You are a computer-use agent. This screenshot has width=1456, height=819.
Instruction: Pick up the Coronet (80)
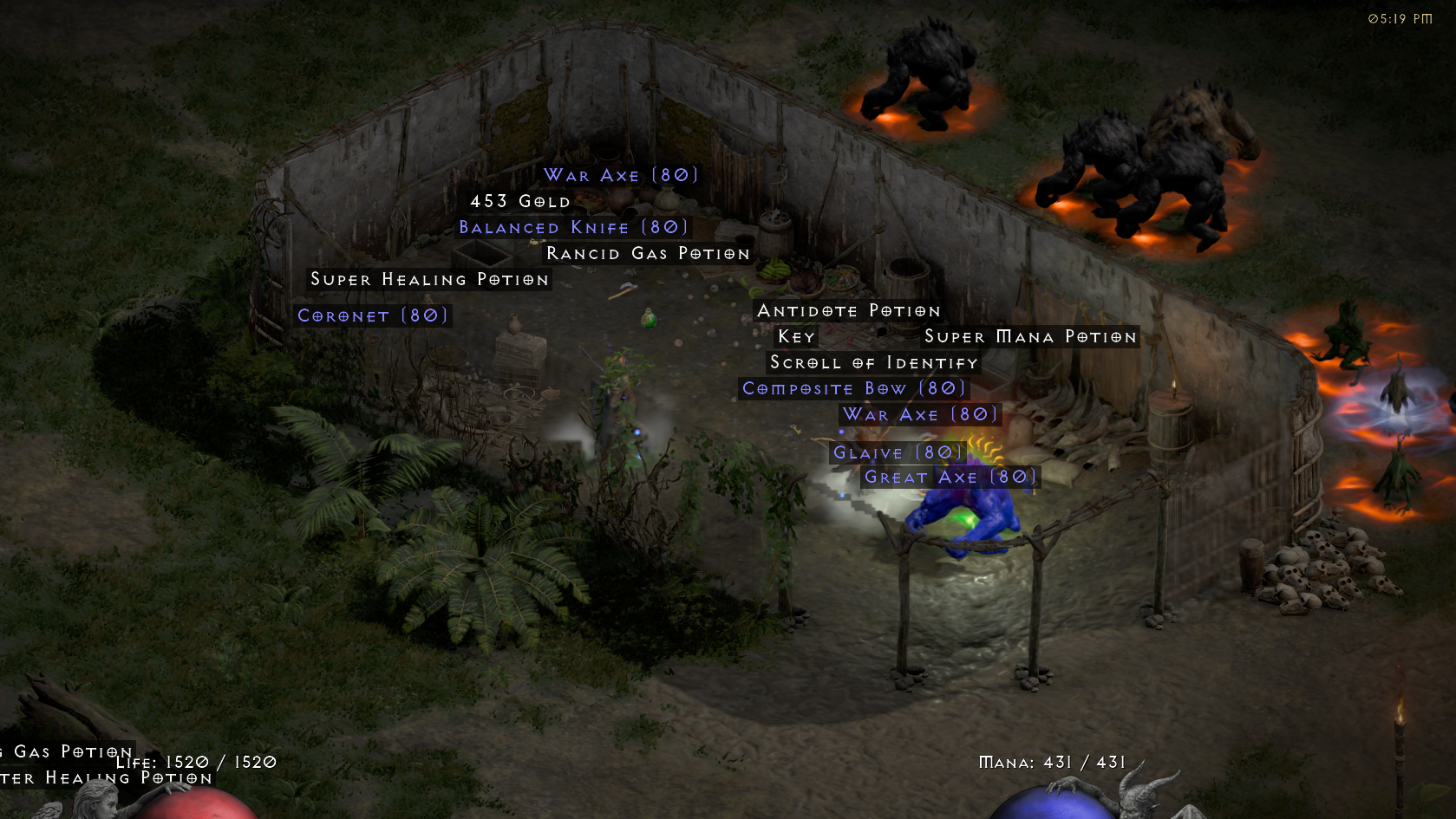point(372,315)
